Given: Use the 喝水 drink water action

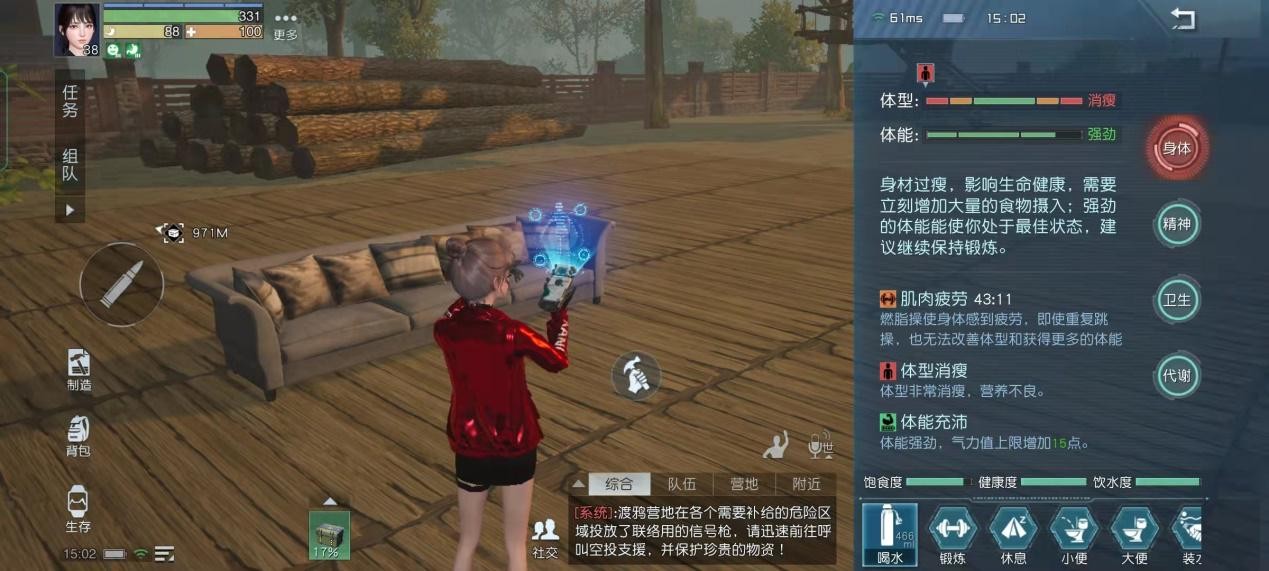Looking at the screenshot, I should coord(890,533).
